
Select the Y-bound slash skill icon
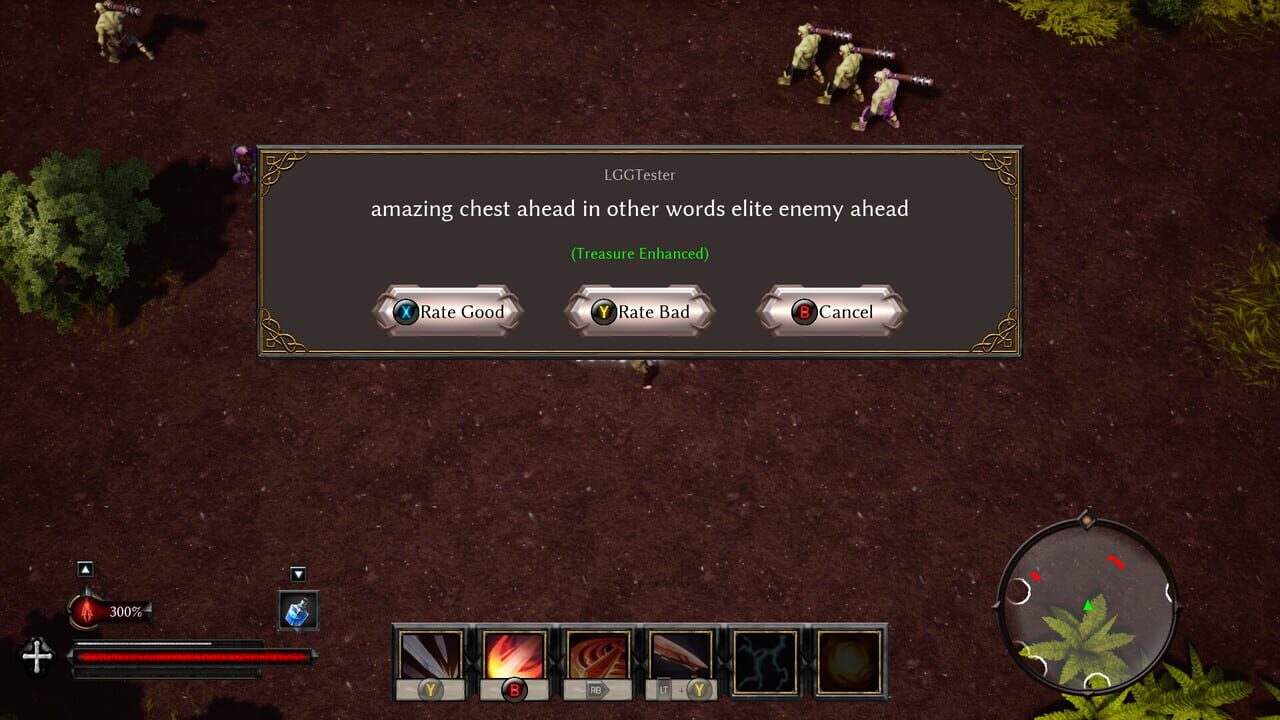(x=429, y=655)
